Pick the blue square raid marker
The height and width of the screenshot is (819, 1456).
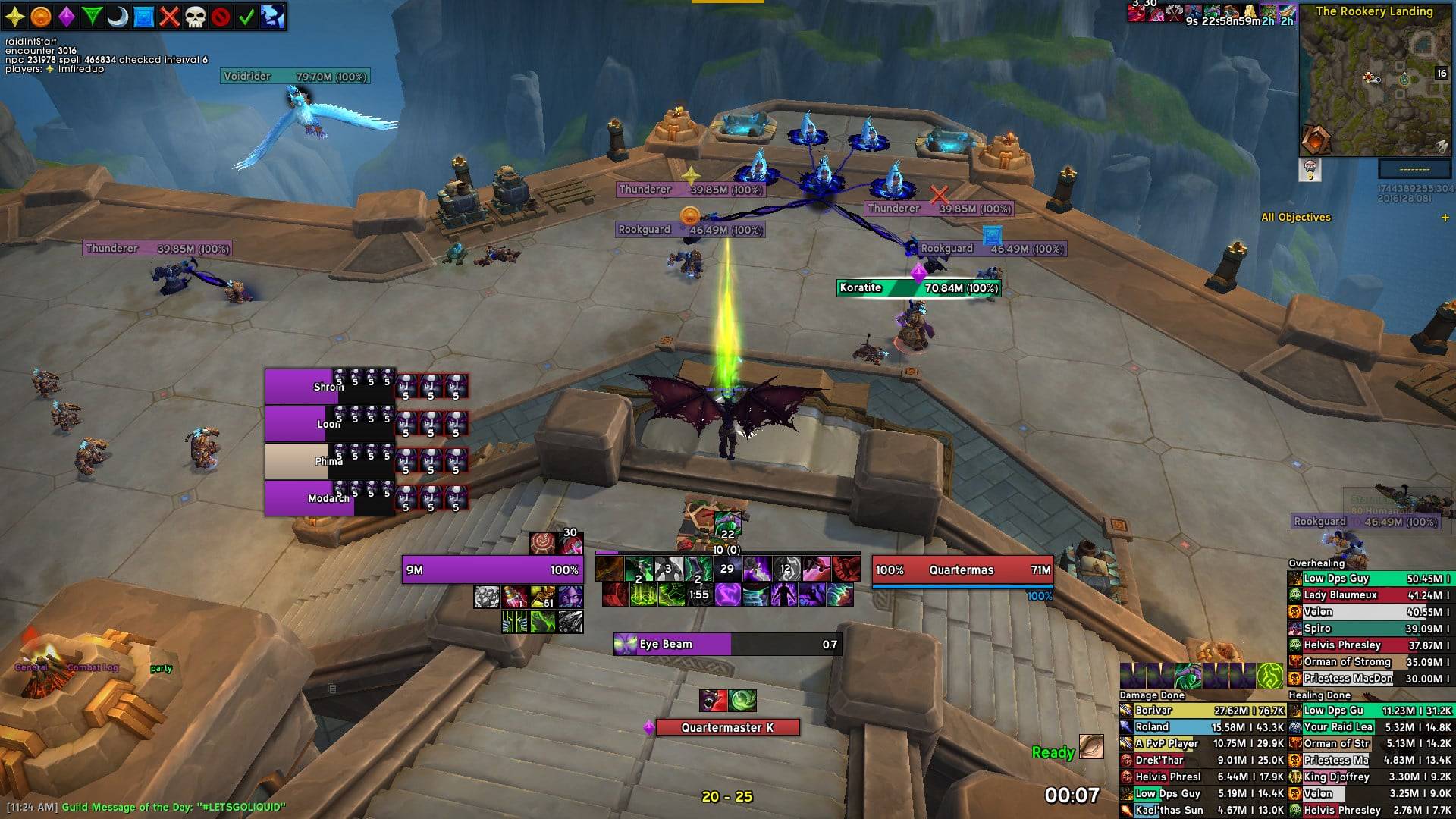click(x=143, y=17)
